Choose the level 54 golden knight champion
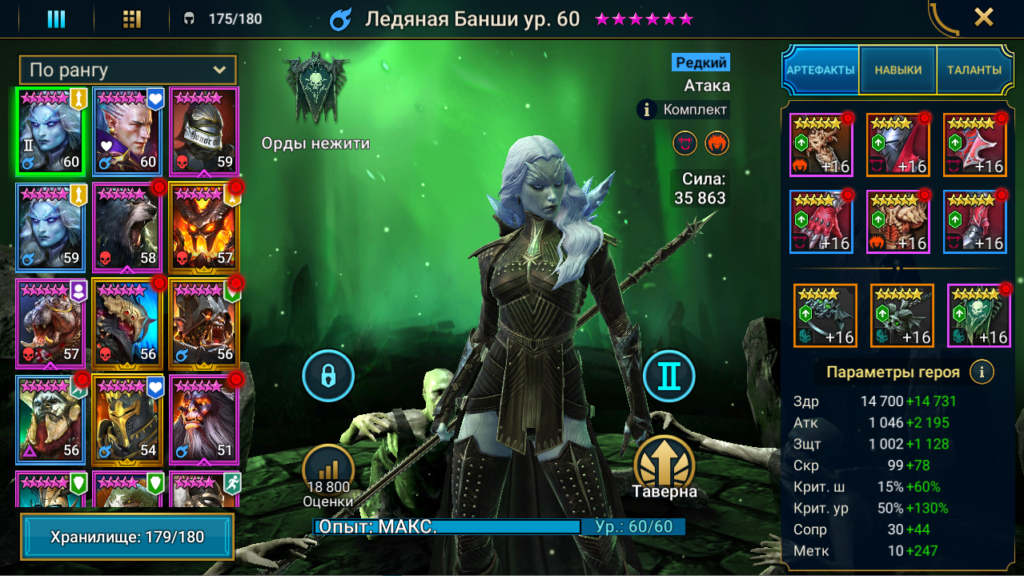This screenshot has width=1024, height=576. click(x=127, y=419)
